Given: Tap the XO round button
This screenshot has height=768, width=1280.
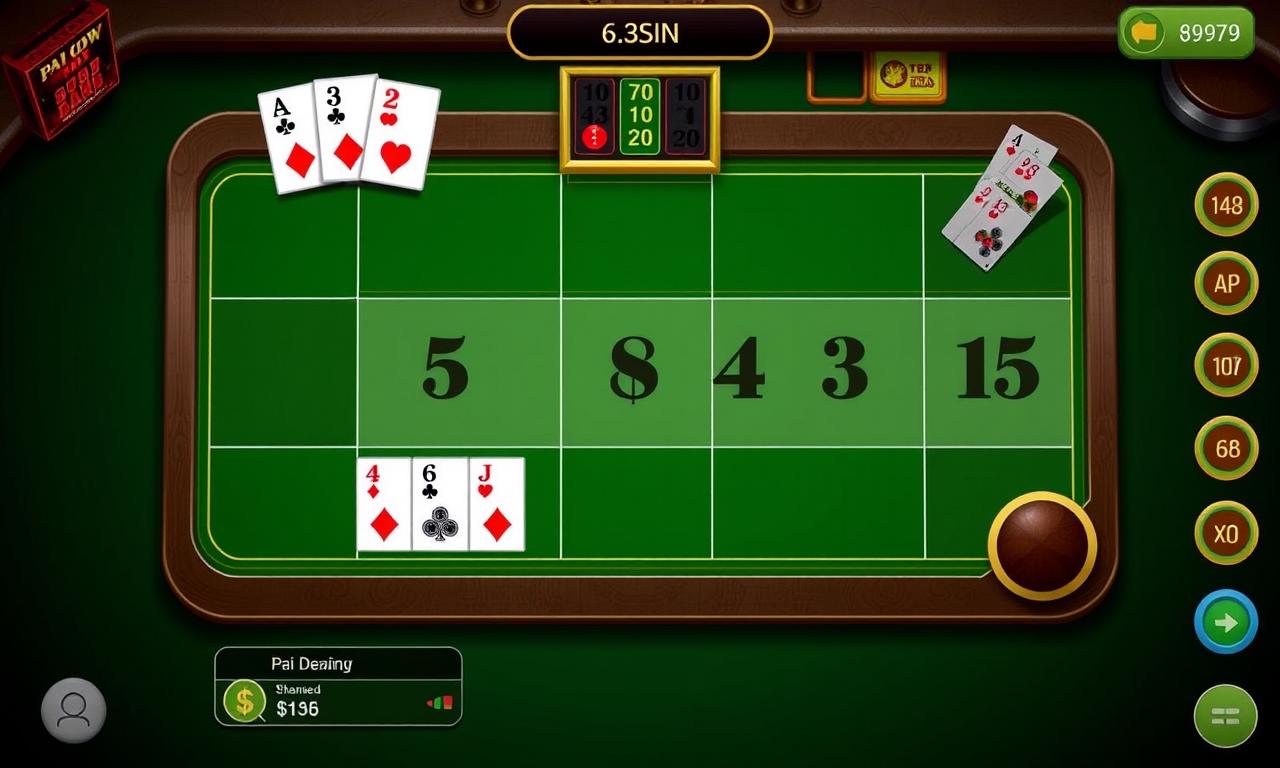Looking at the screenshot, I should pyautogui.click(x=1226, y=533).
